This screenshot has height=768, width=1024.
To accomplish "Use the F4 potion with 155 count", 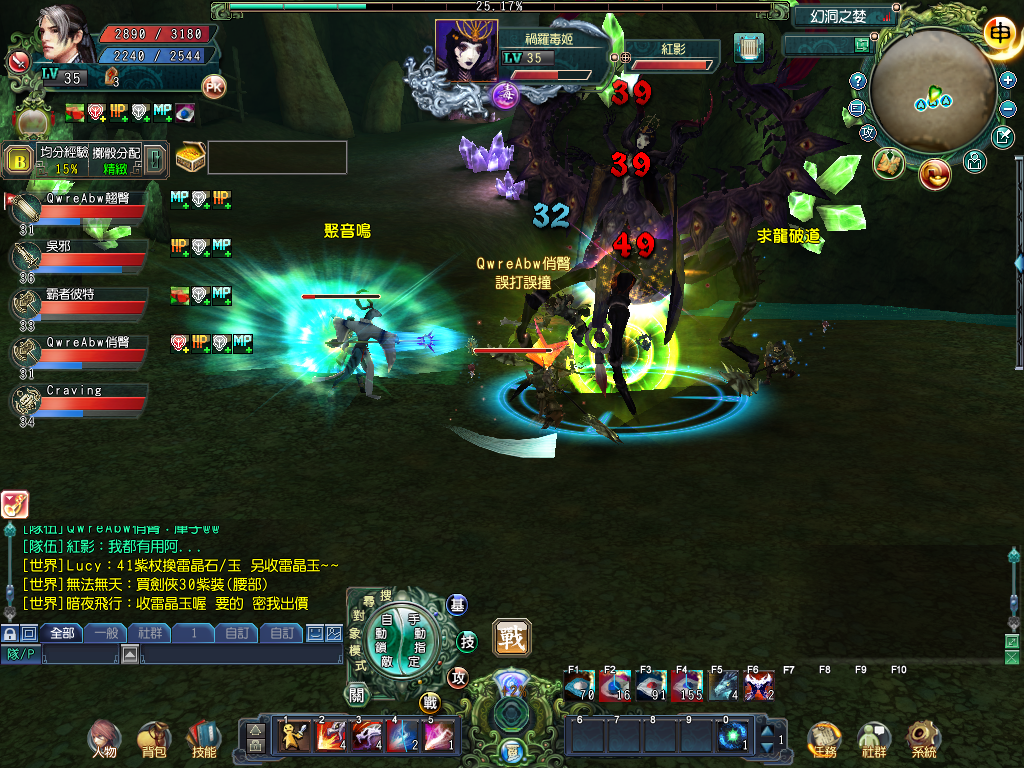I will coord(685,685).
